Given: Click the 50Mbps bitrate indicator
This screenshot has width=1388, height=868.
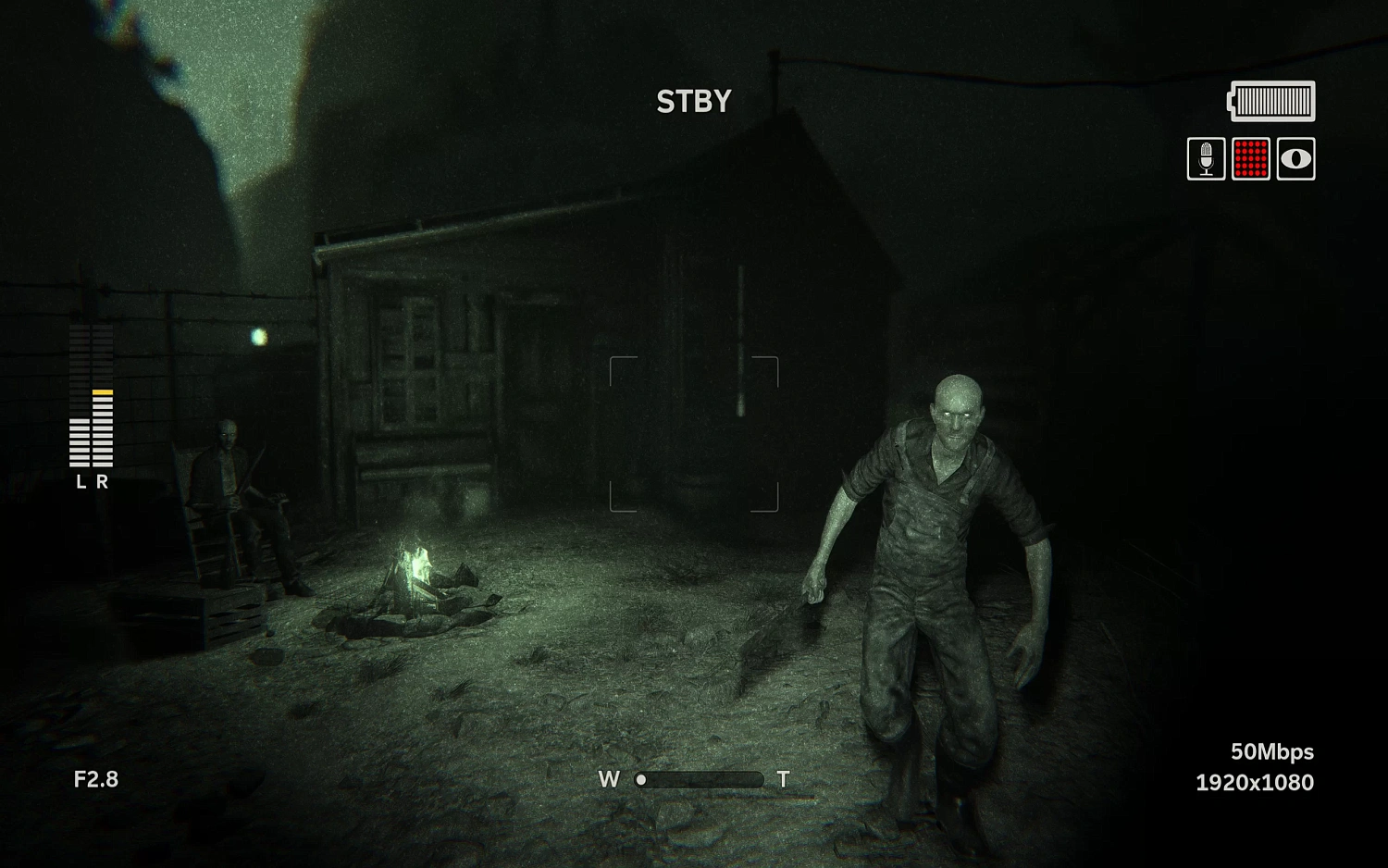Looking at the screenshot, I should coord(1271,752).
